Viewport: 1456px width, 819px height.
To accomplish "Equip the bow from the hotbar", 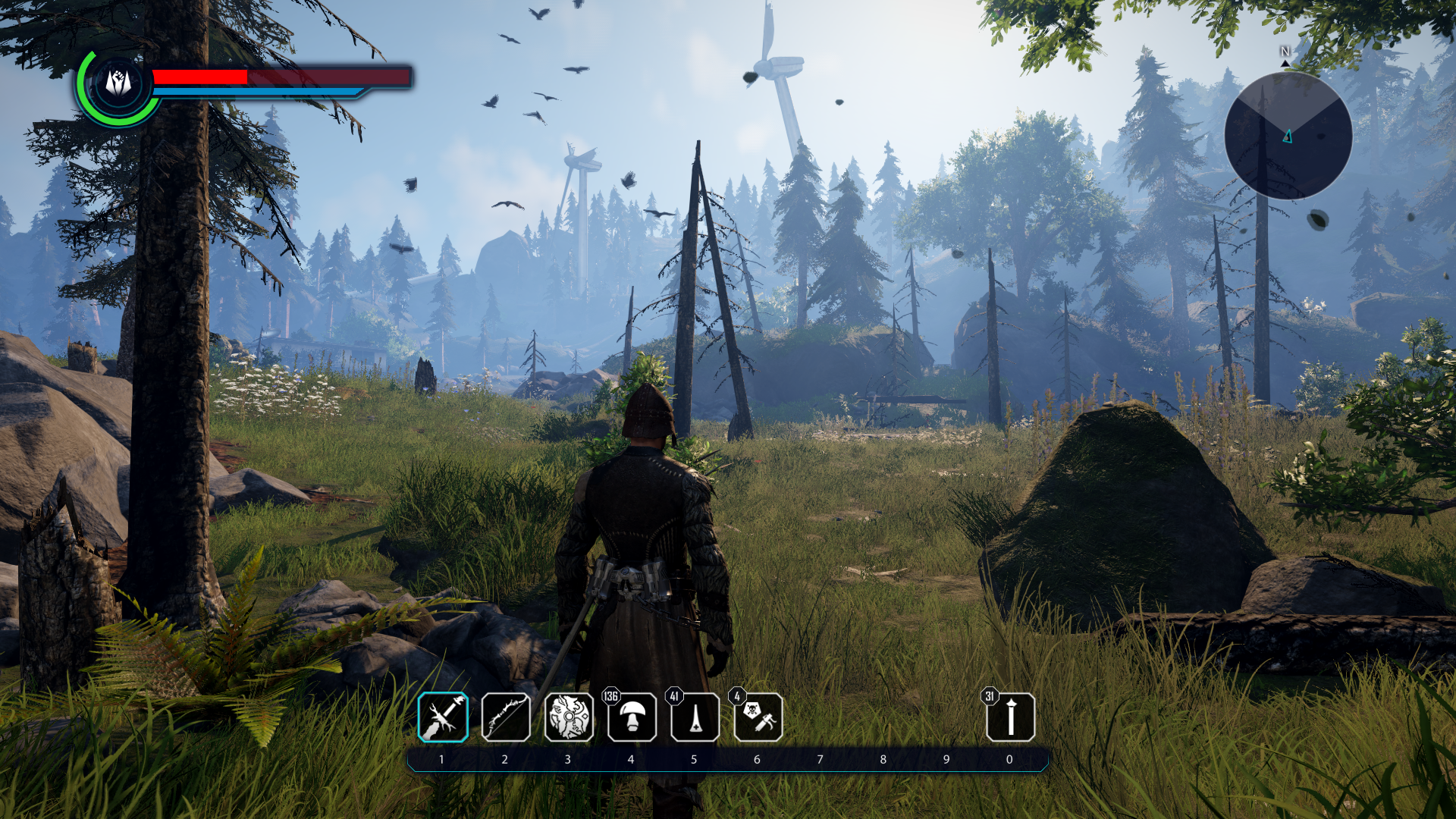I will (x=506, y=717).
